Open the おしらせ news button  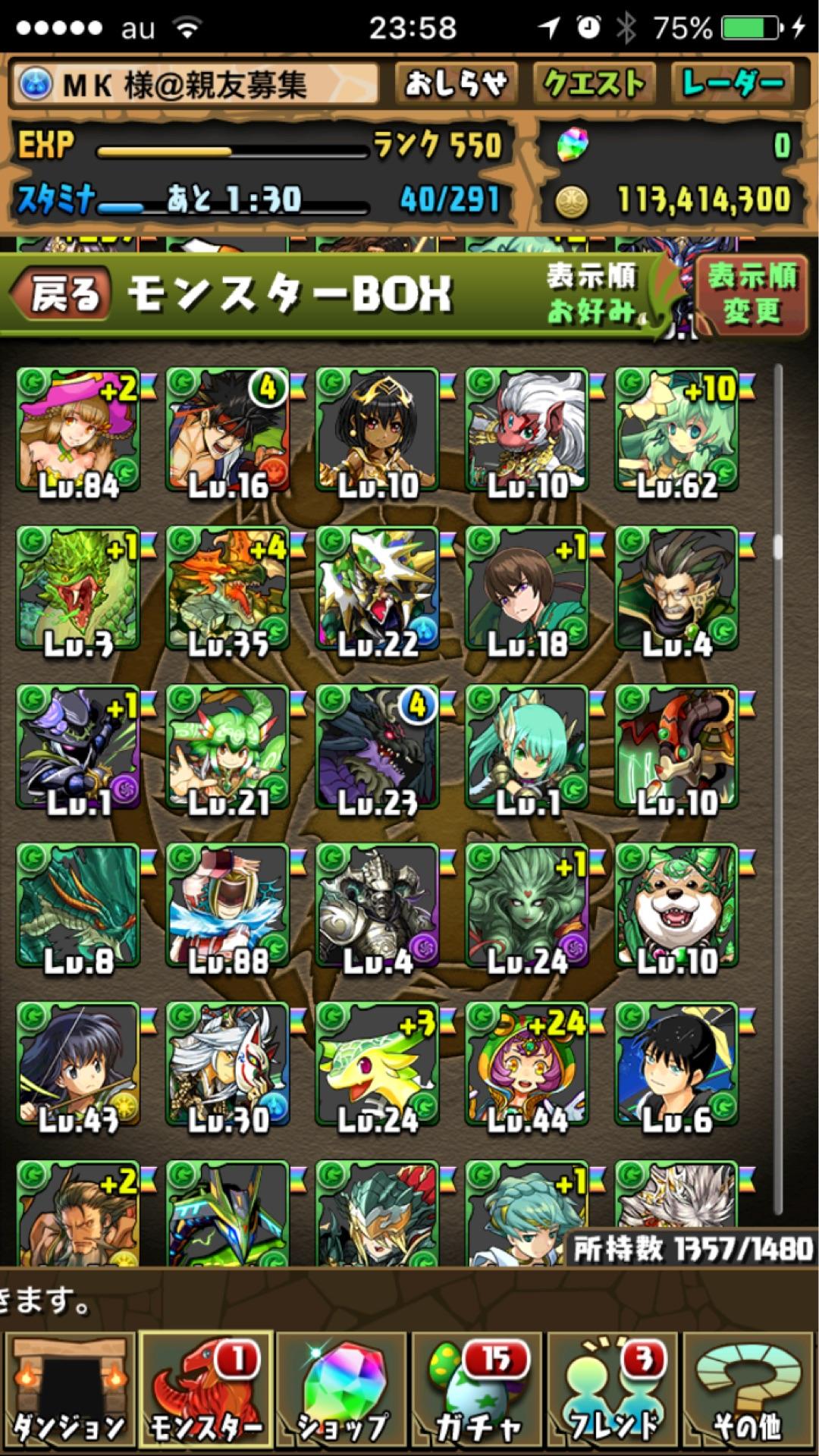[456, 83]
